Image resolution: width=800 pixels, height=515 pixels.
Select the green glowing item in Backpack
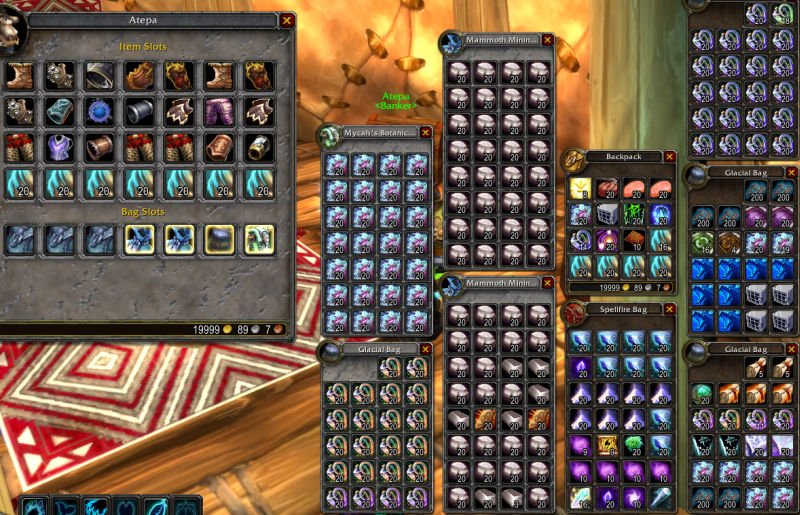tap(634, 214)
